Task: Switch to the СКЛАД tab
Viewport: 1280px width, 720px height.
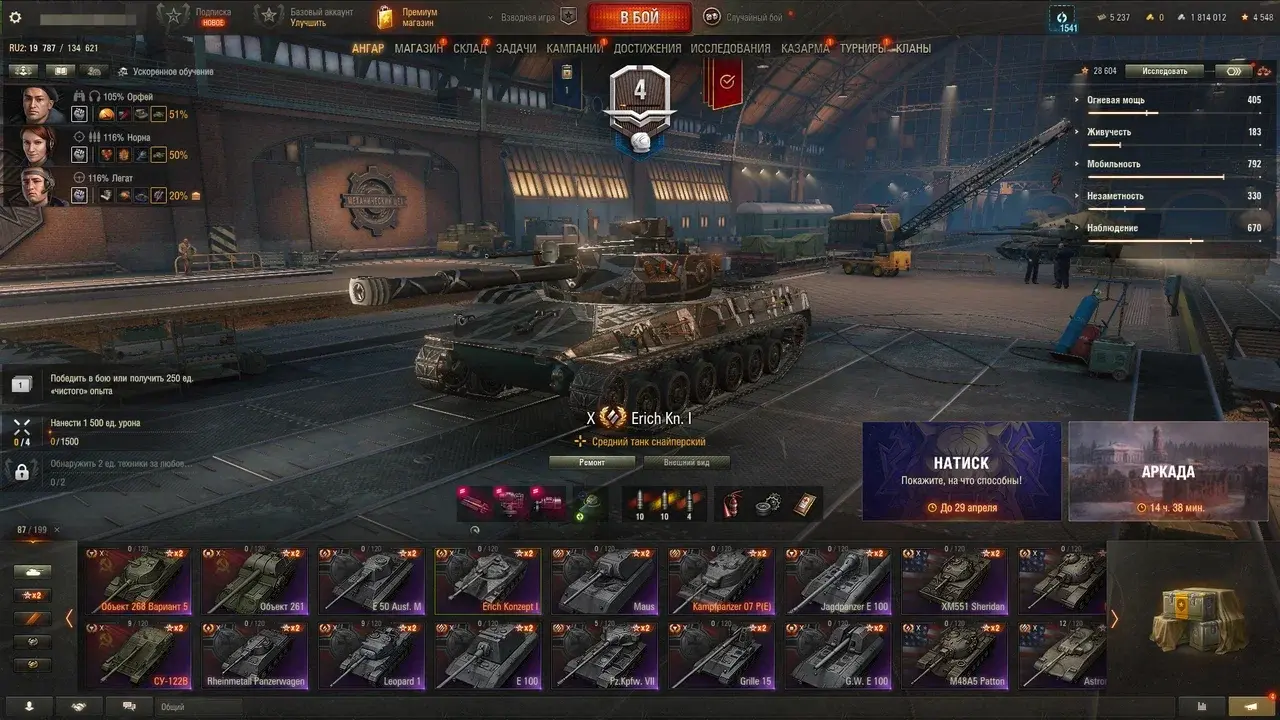Action: pyautogui.click(x=470, y=48)
